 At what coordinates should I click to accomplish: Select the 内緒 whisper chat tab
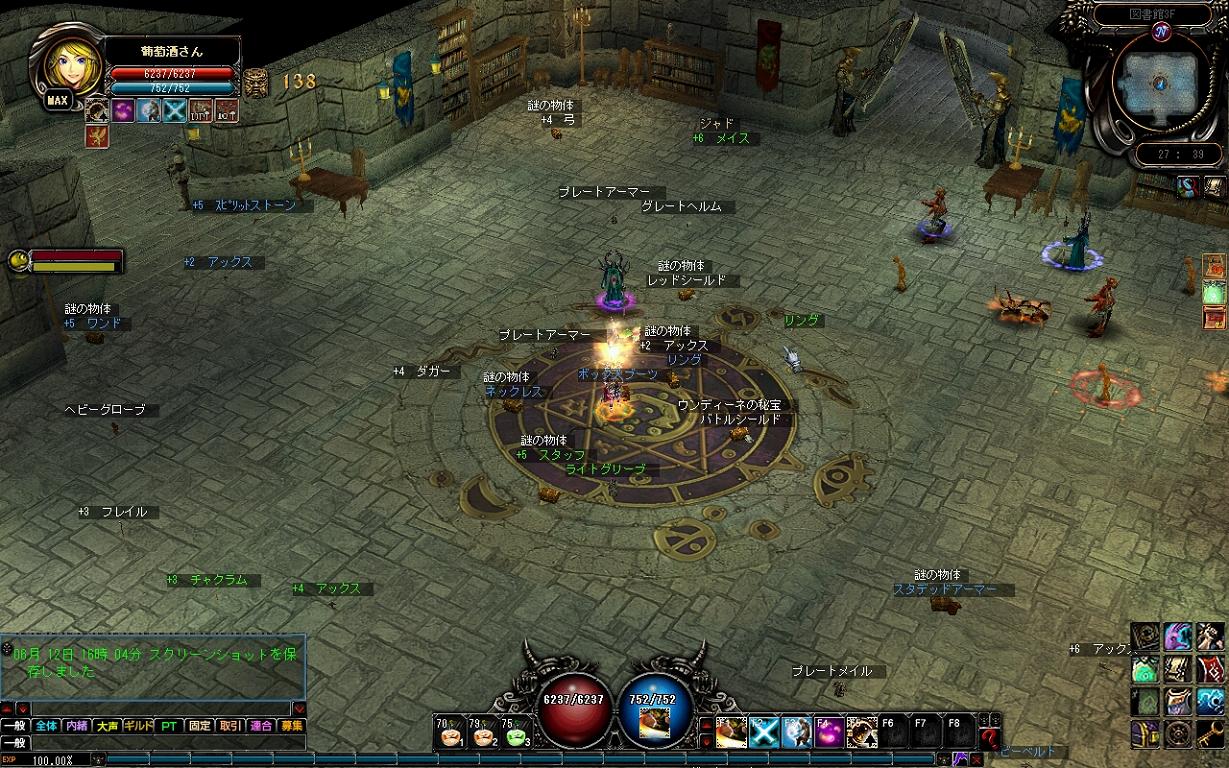(77, 726)
